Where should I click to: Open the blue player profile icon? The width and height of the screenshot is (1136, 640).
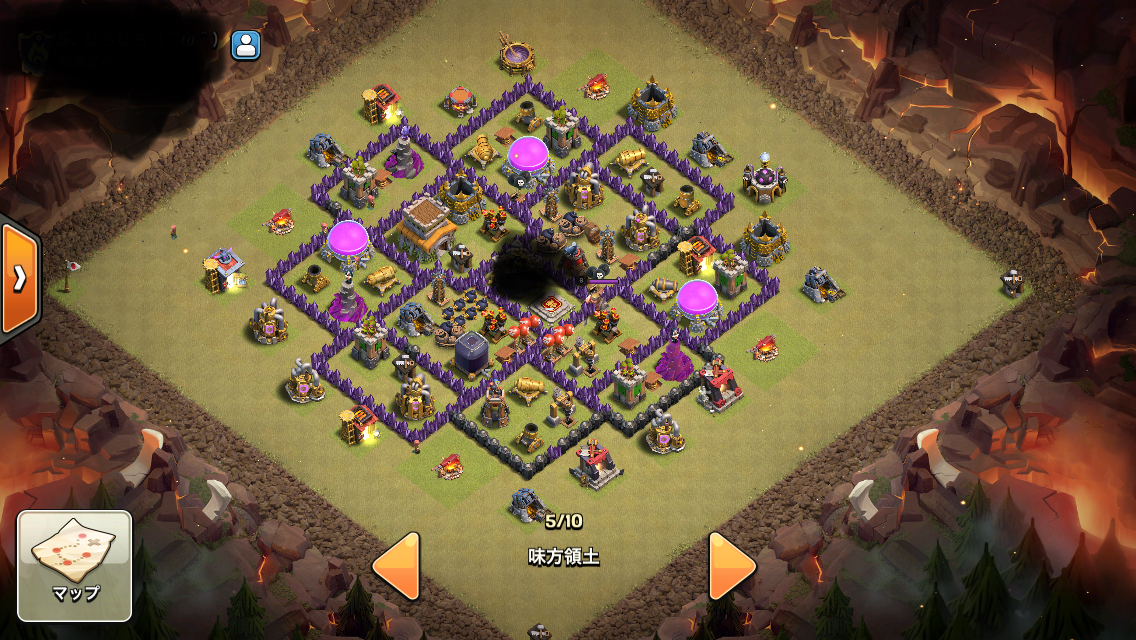click(x=245, y=45)
